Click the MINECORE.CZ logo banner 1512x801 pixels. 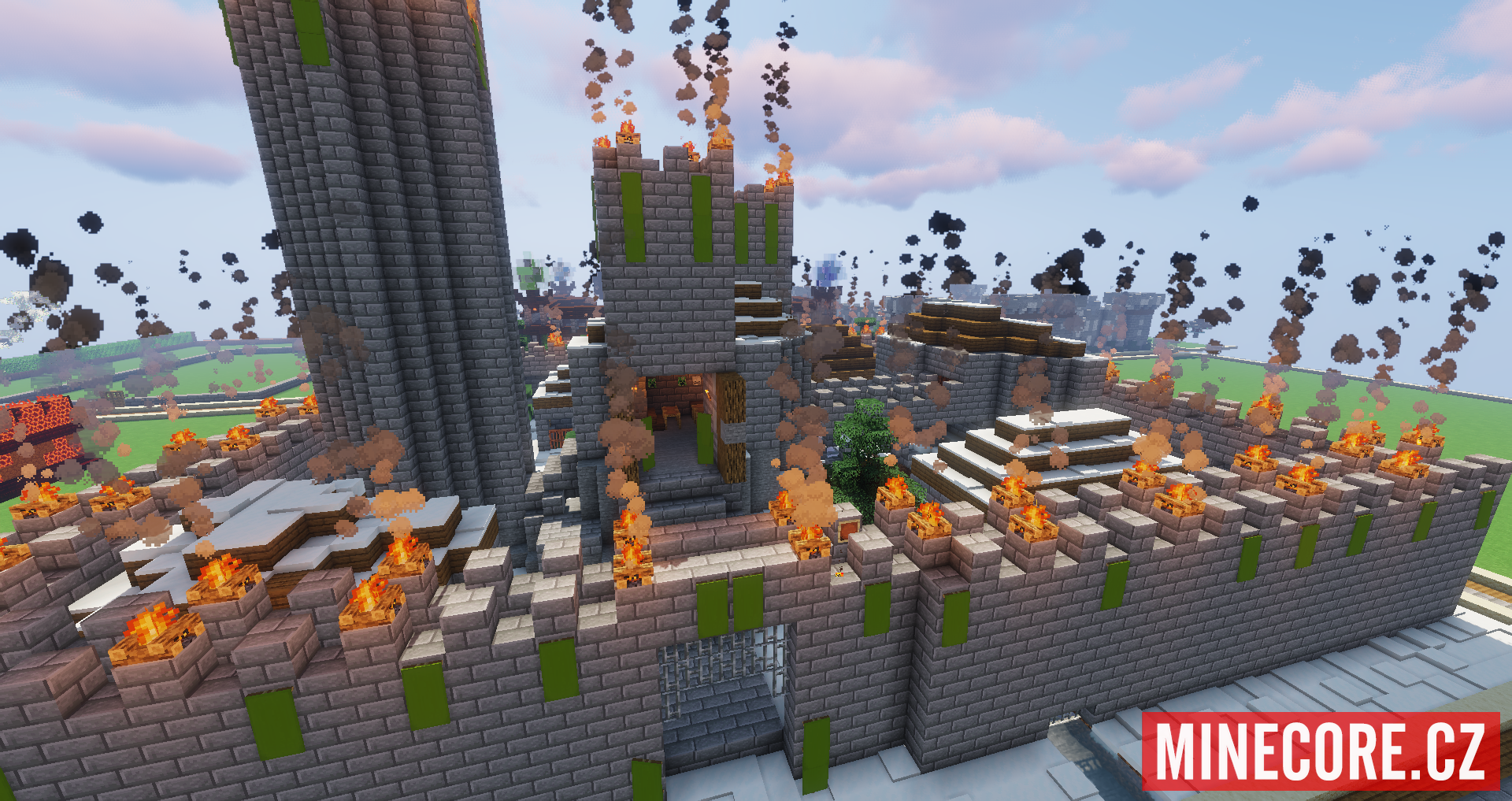(1321, 751)
